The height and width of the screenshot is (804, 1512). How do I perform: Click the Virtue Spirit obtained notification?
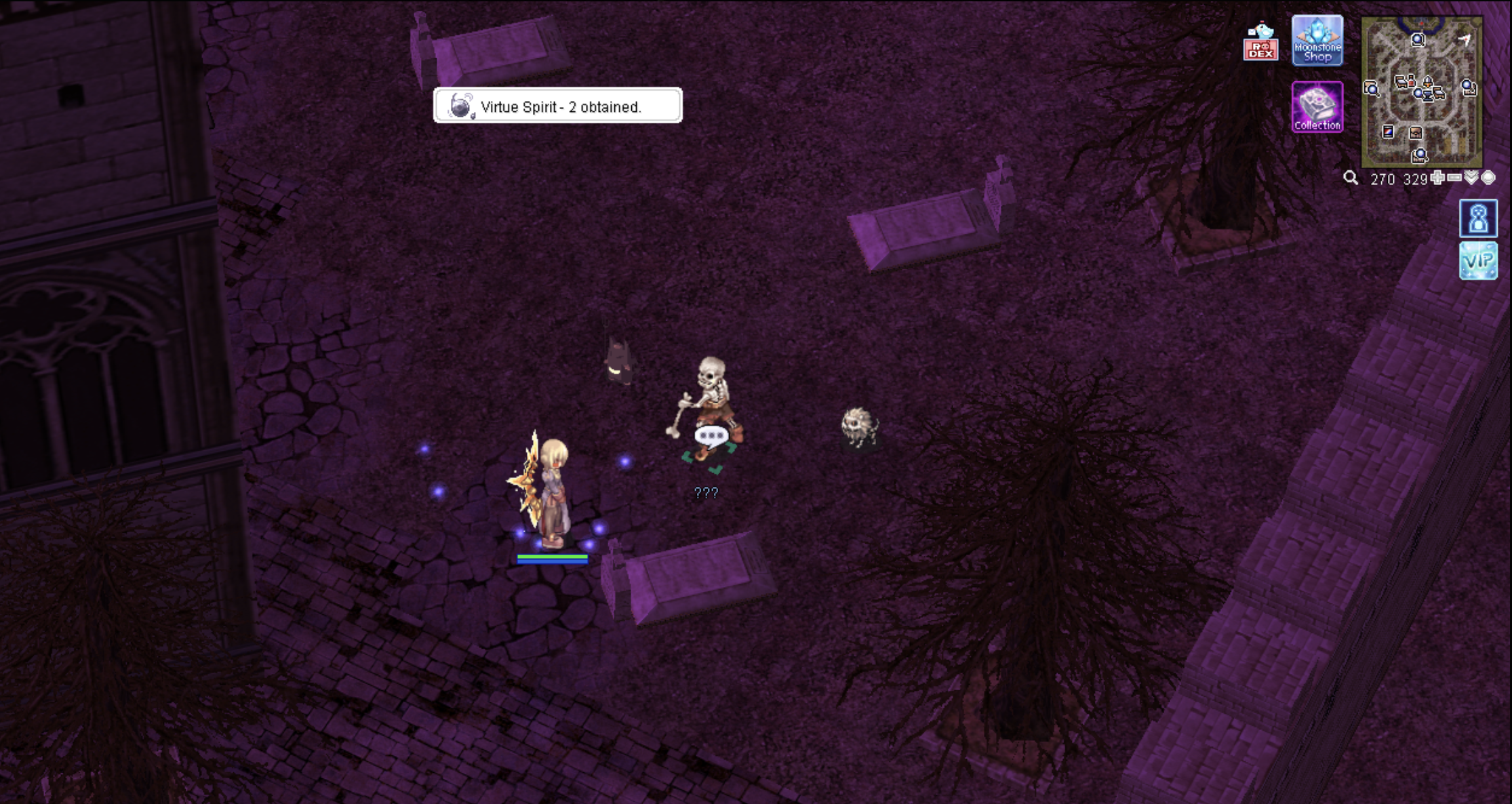[557, 106]
